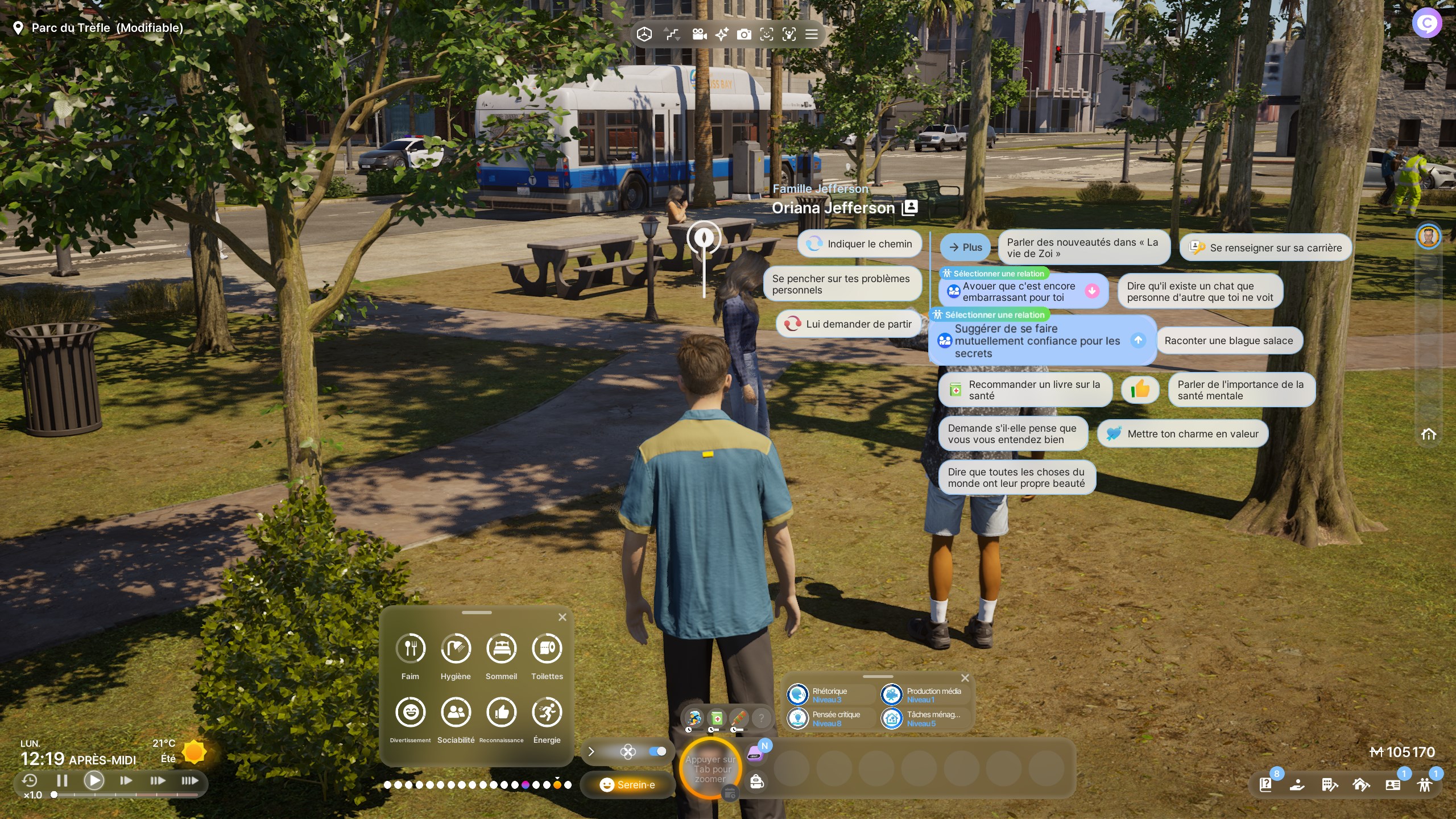Toggle the autonomy switch
This screenshot has height=819, width=1456.
click(657, 752)
